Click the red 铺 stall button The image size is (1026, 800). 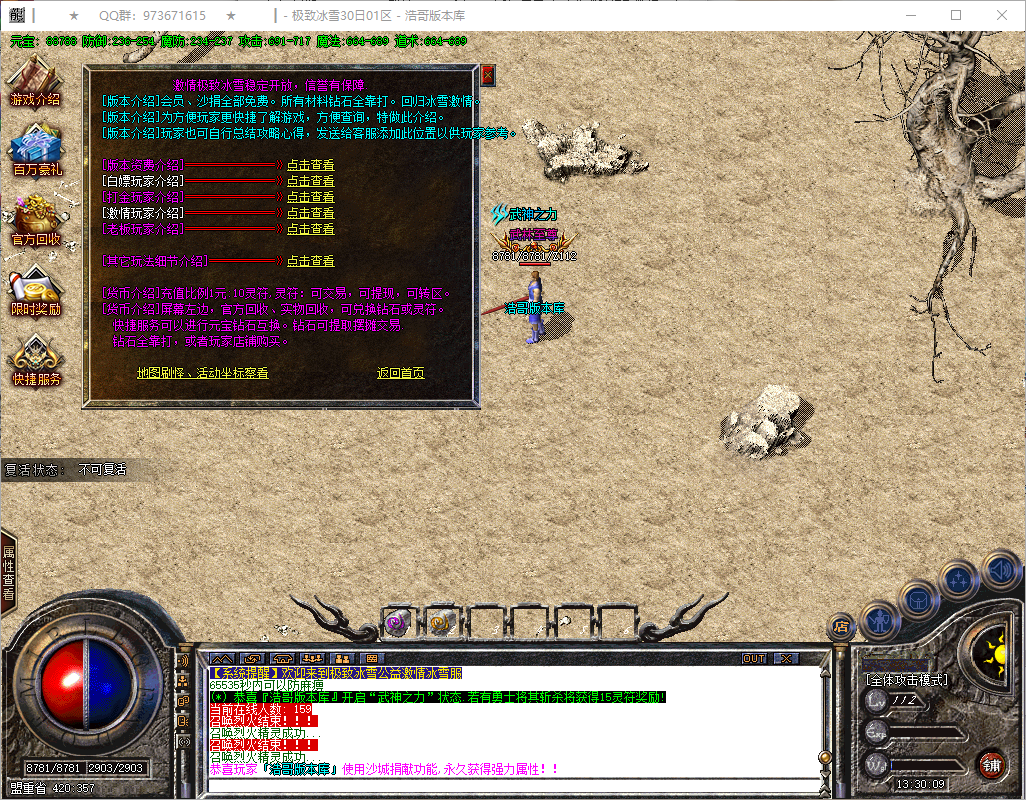pyautogui.click(x=991, y=765)
